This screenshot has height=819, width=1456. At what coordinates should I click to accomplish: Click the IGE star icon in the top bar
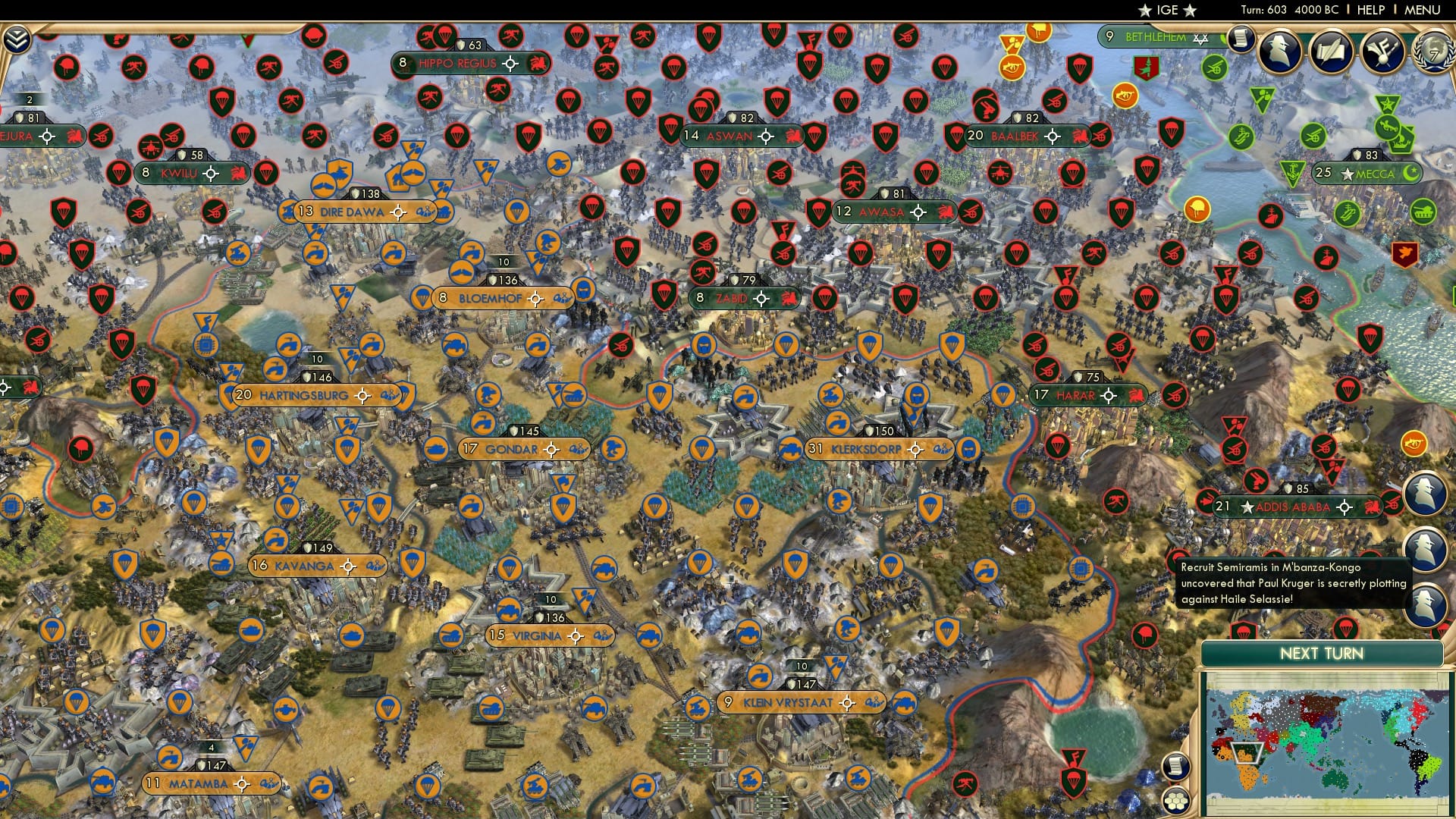(x=1147, y=10)
